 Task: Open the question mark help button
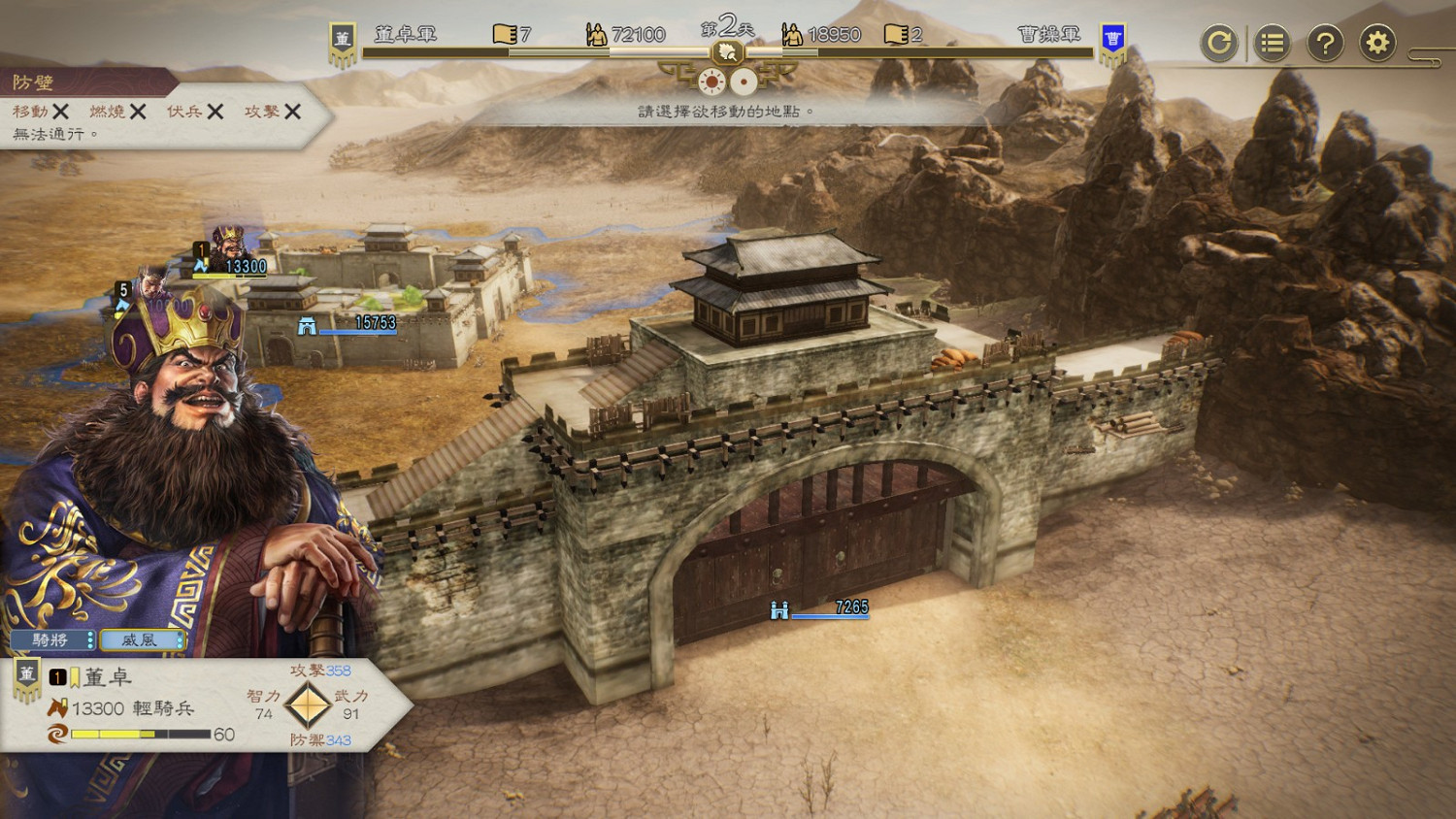point(1325,43)
